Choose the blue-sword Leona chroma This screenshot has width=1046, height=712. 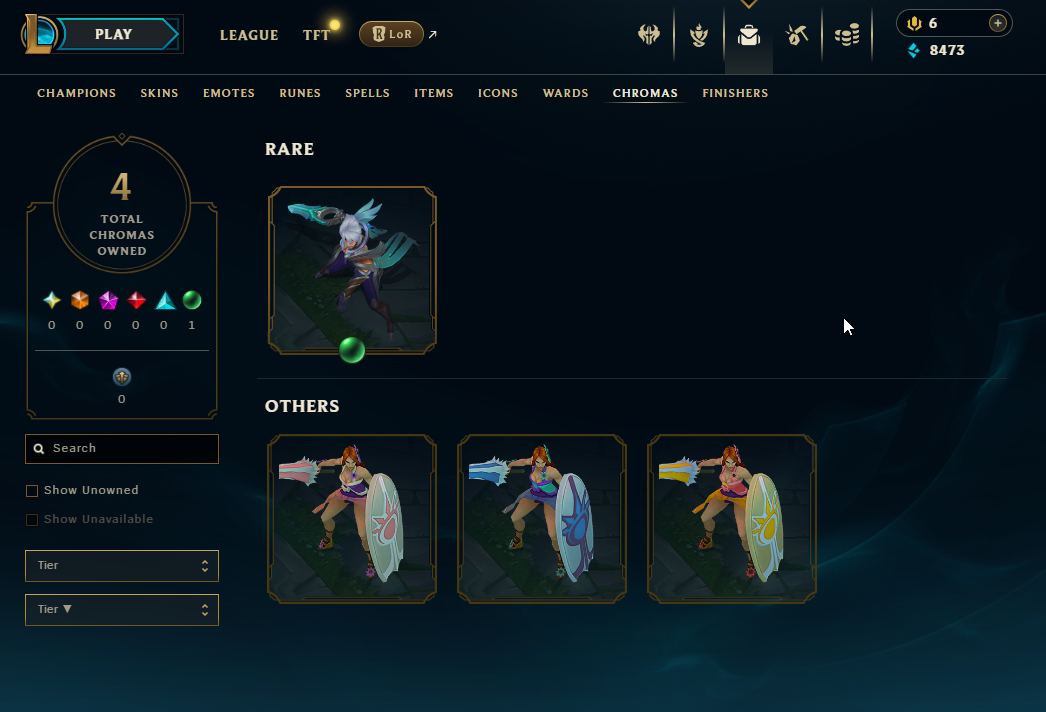point(542,519)
